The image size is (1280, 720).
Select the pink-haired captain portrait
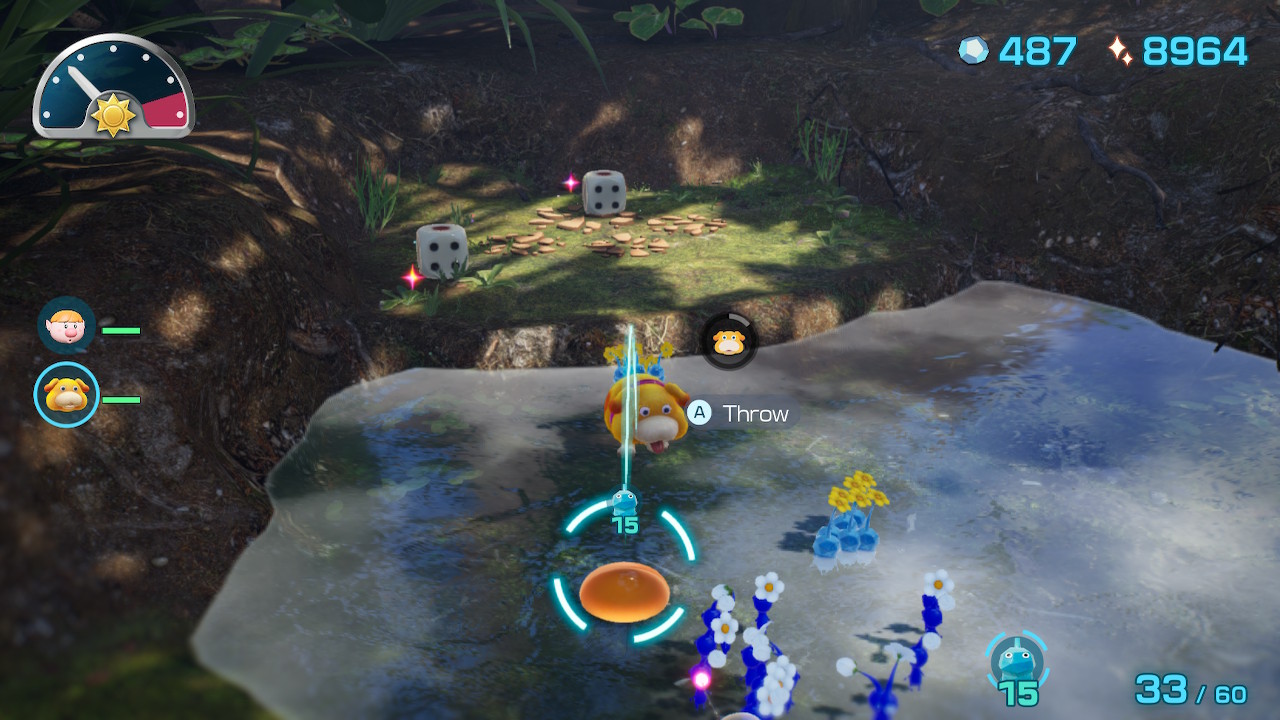pos(67,325)
